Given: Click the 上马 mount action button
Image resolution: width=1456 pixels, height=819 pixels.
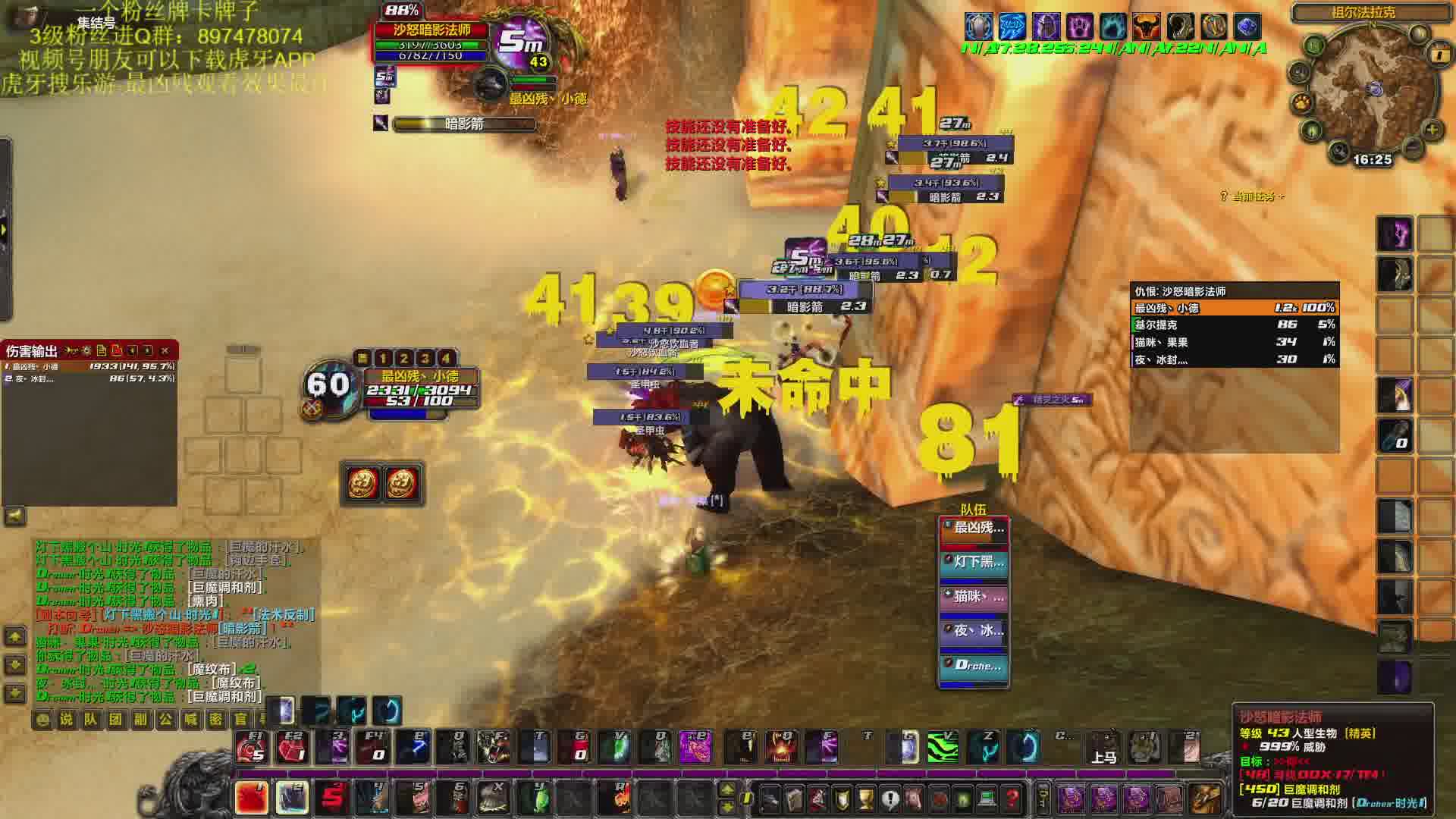Looking at the screenshot, I should [x=1103, y=748].
